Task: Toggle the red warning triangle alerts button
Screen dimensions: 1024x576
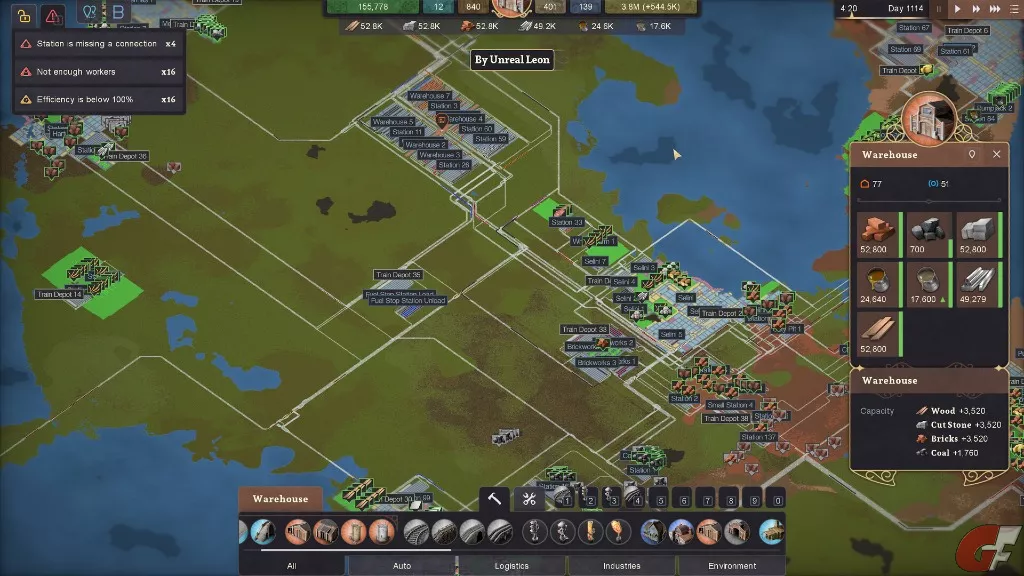Action: (x=54, y=15)
